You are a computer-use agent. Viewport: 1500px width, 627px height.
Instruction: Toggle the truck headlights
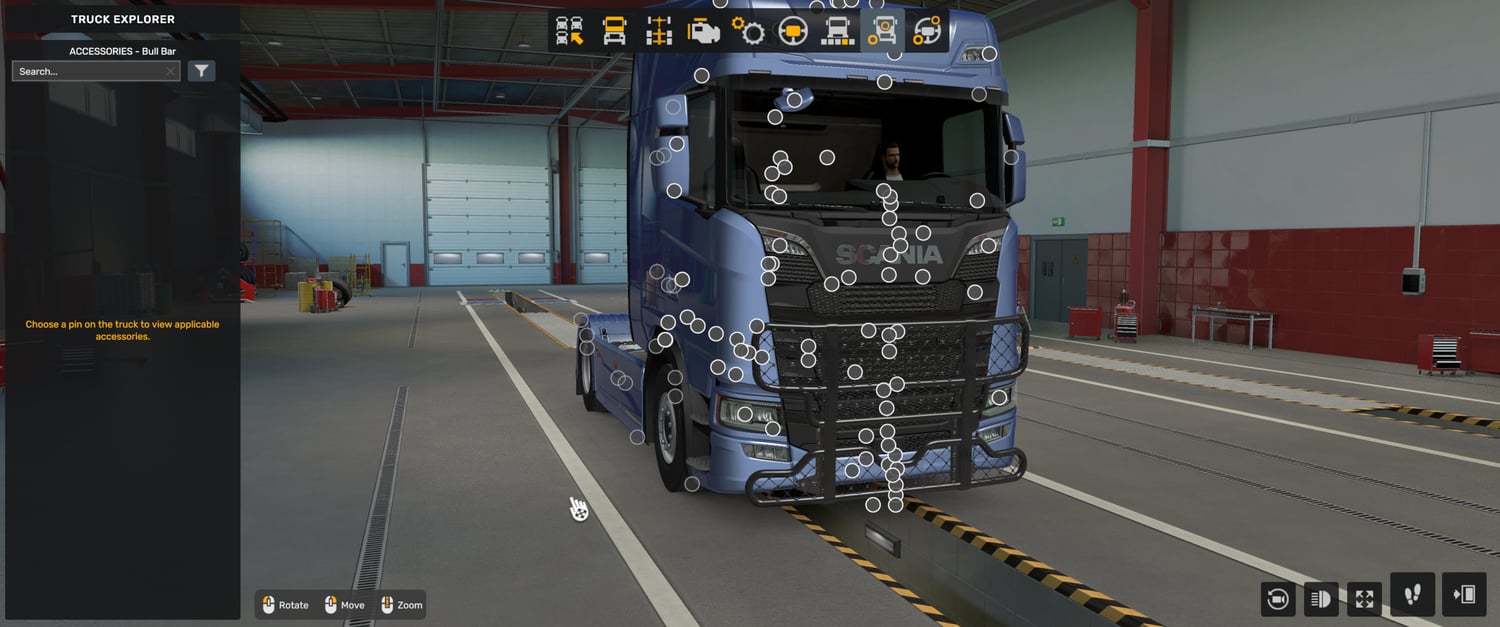tap(1321, 599)
